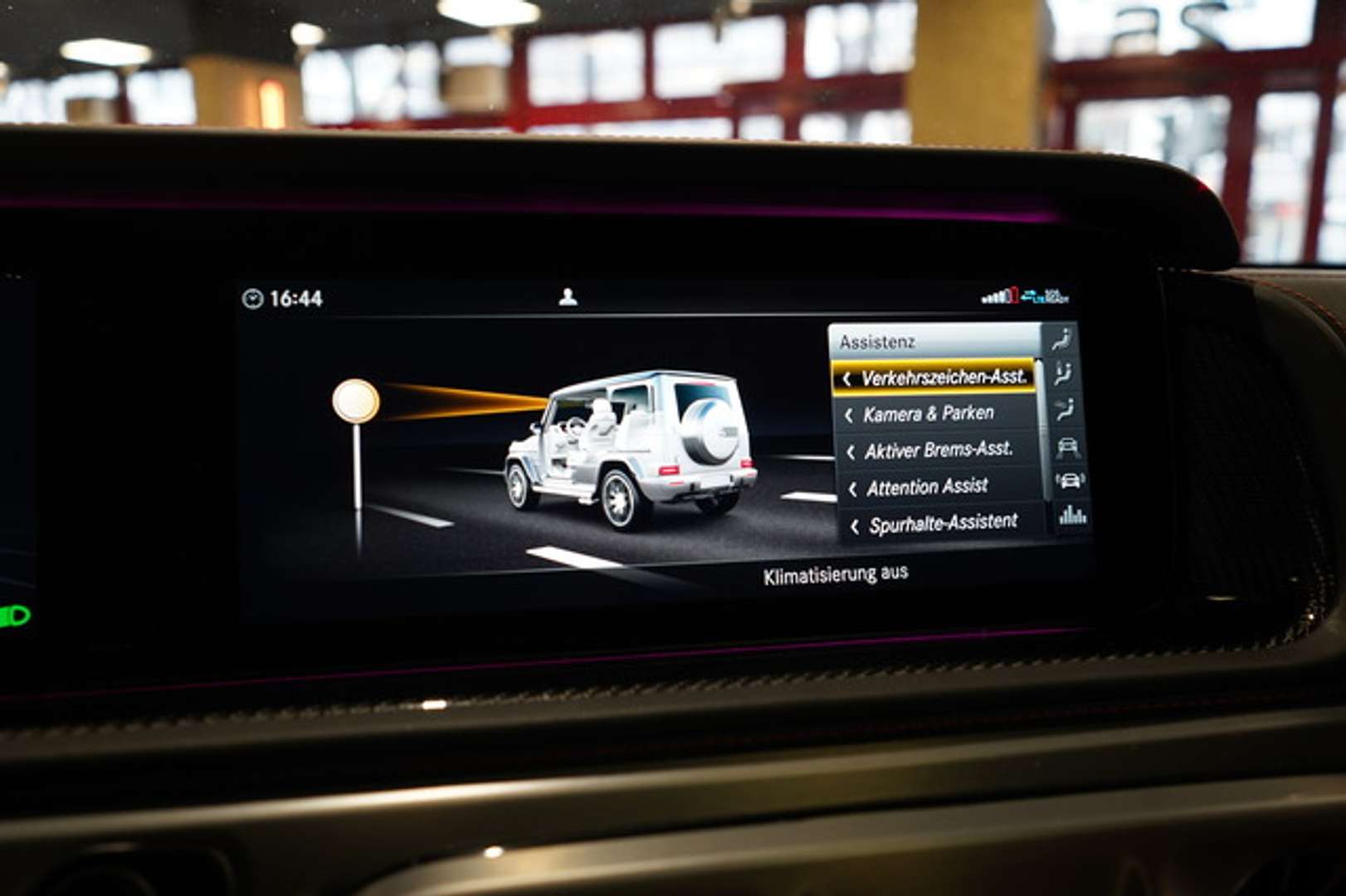The width and height of the screenshot is (1346, 896).
Task: Toggle Aktiver Brems-Asst. on or off
Action: 938,451
